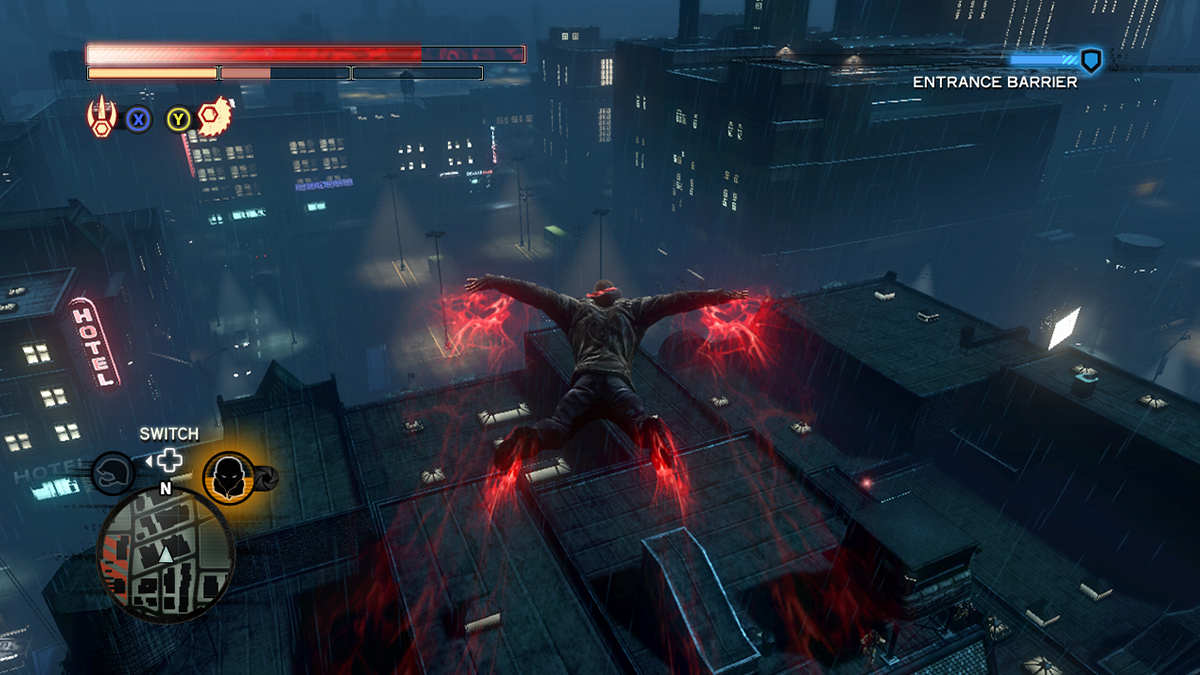Click the Entrance Barrier shield icon
1200x675 pixels.
(x=1091, y=61)
